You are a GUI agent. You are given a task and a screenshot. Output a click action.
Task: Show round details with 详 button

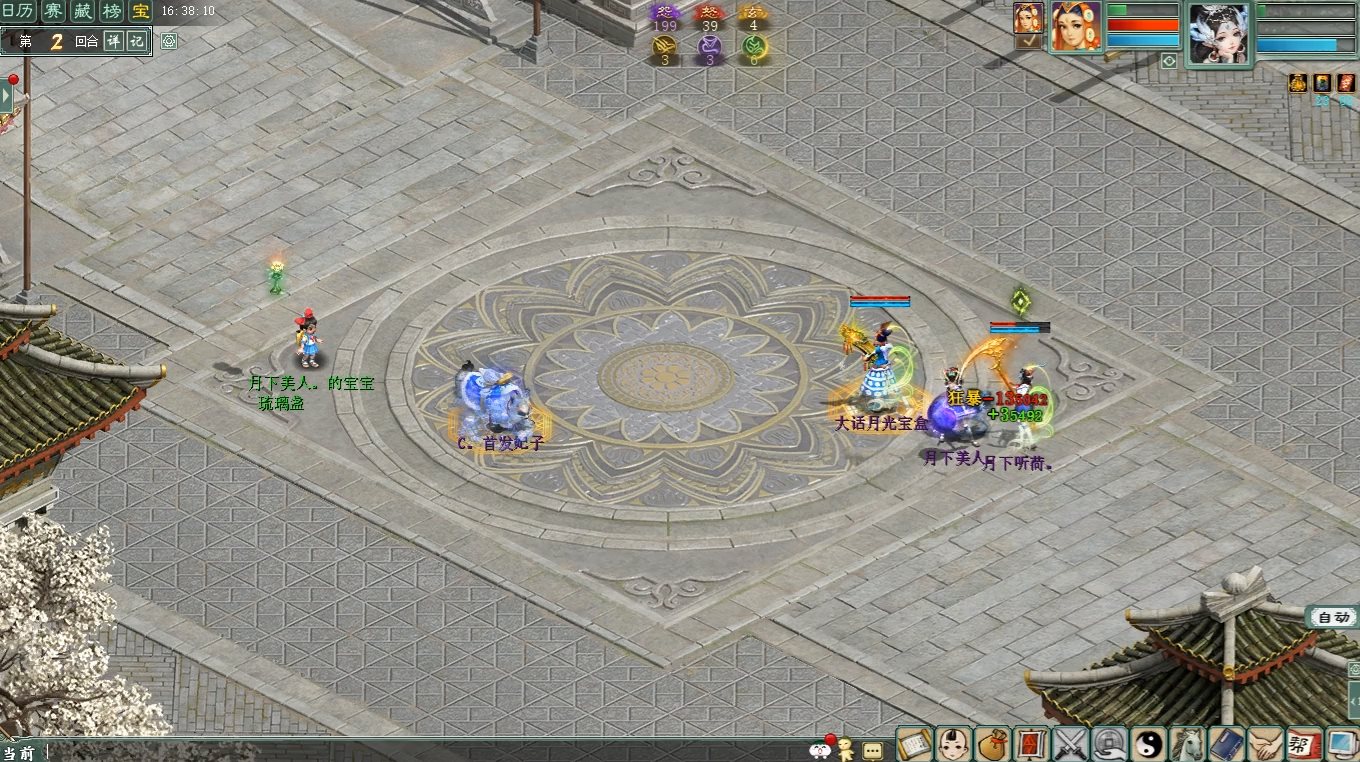click(x=114, y=41)
